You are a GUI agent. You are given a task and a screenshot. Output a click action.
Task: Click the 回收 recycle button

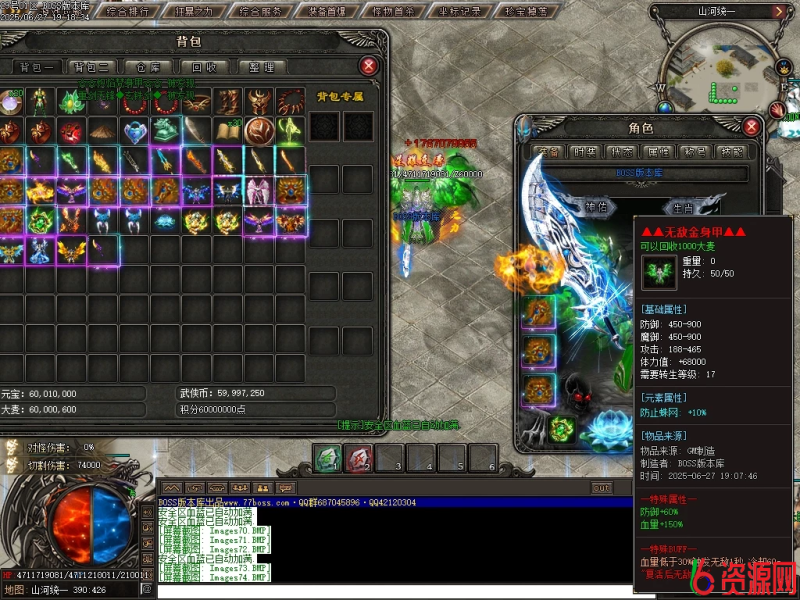[x=204, y=67]
